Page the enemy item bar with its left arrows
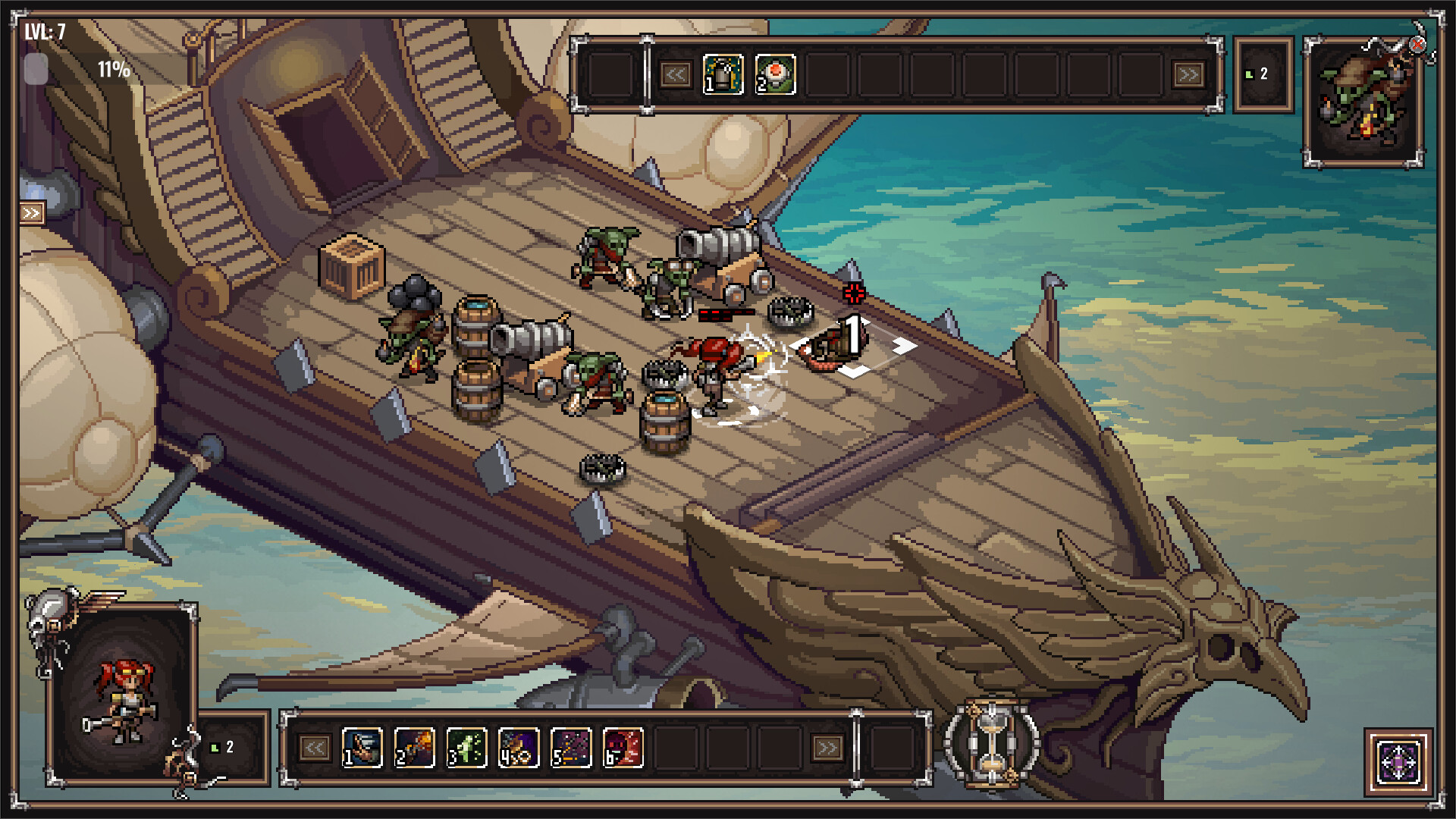 (x=677, y=76)
